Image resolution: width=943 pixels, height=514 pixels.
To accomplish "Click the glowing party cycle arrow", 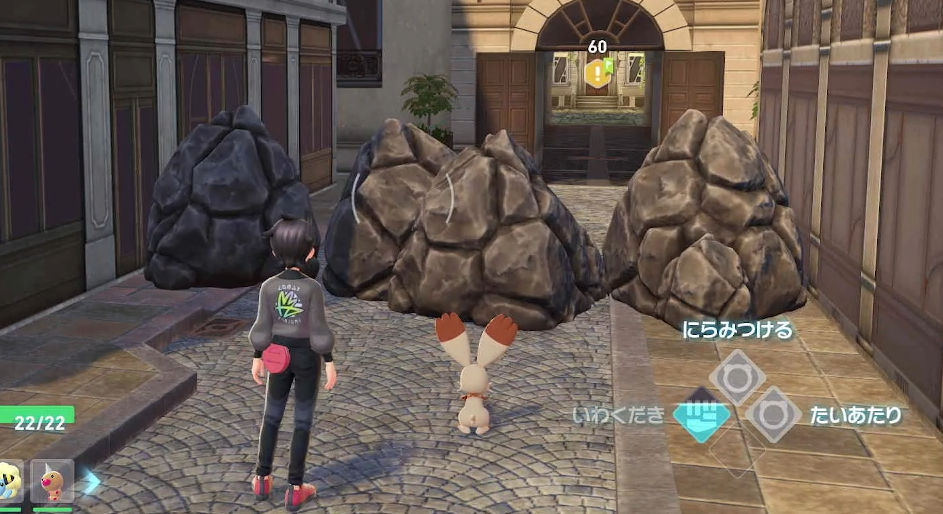I will point(92,482).
